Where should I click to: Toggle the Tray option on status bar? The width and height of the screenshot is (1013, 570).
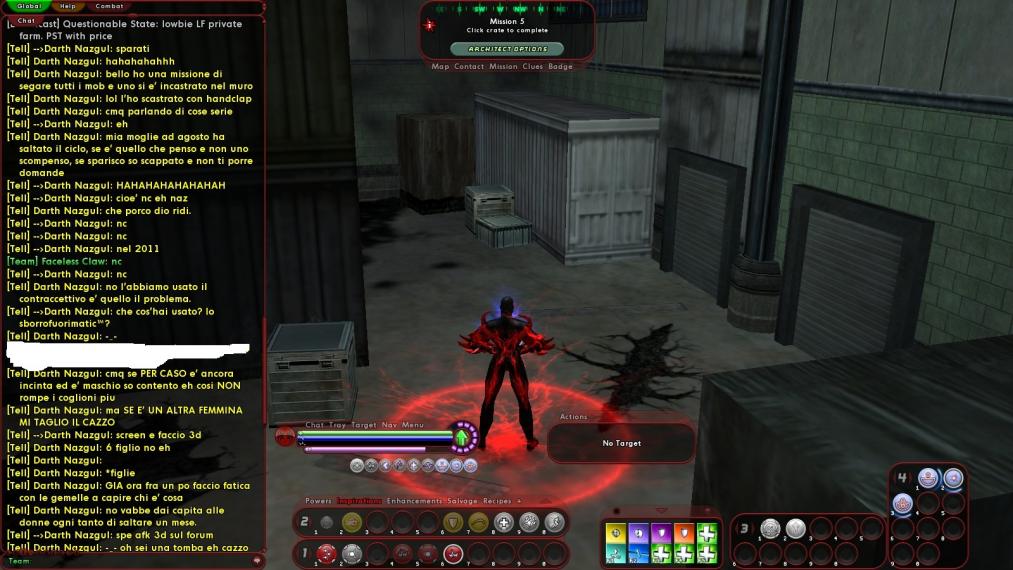coord(337,425)
